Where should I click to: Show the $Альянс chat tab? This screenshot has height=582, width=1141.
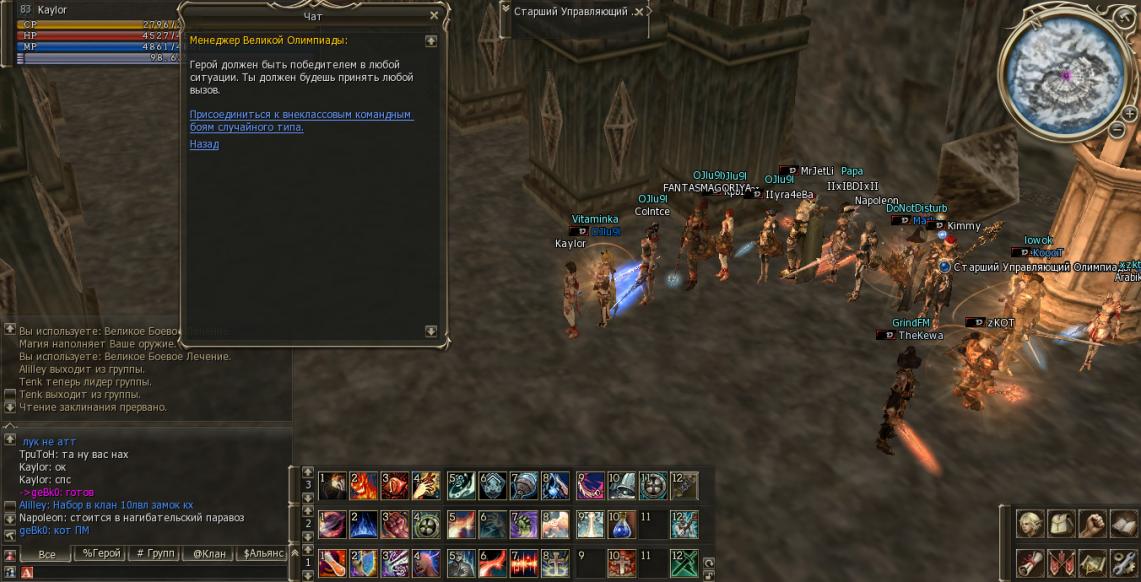point(263,553)
